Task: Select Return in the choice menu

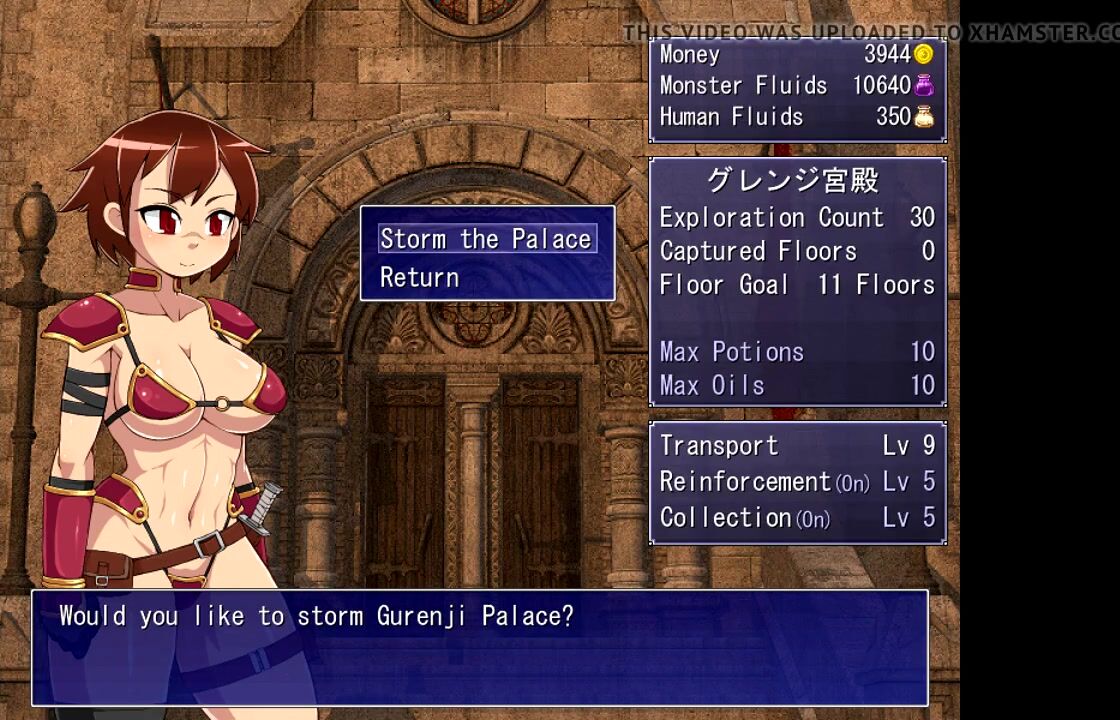Action: (x=420, y=277)
